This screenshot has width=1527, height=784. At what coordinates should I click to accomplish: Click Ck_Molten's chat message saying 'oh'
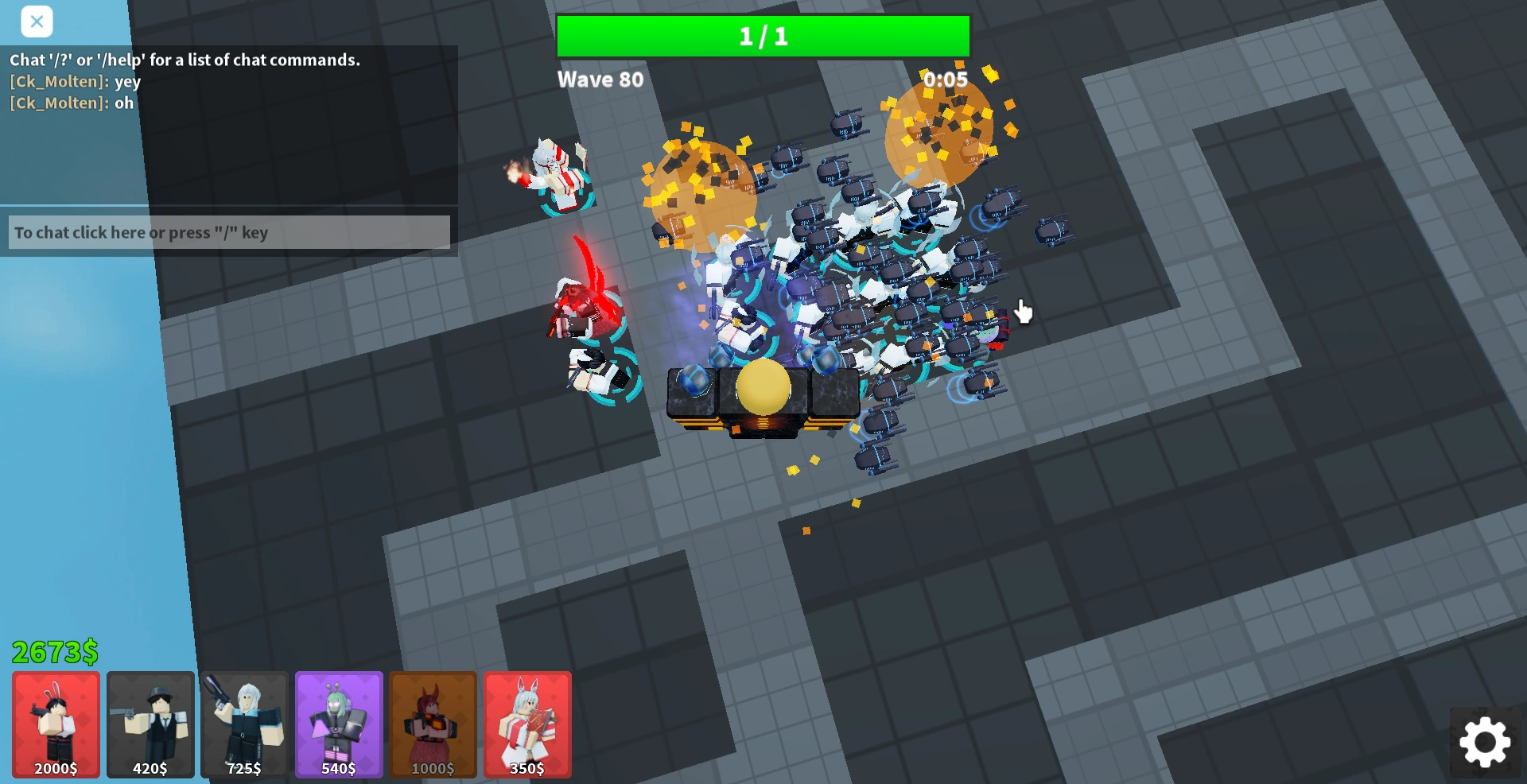(72, 103)
